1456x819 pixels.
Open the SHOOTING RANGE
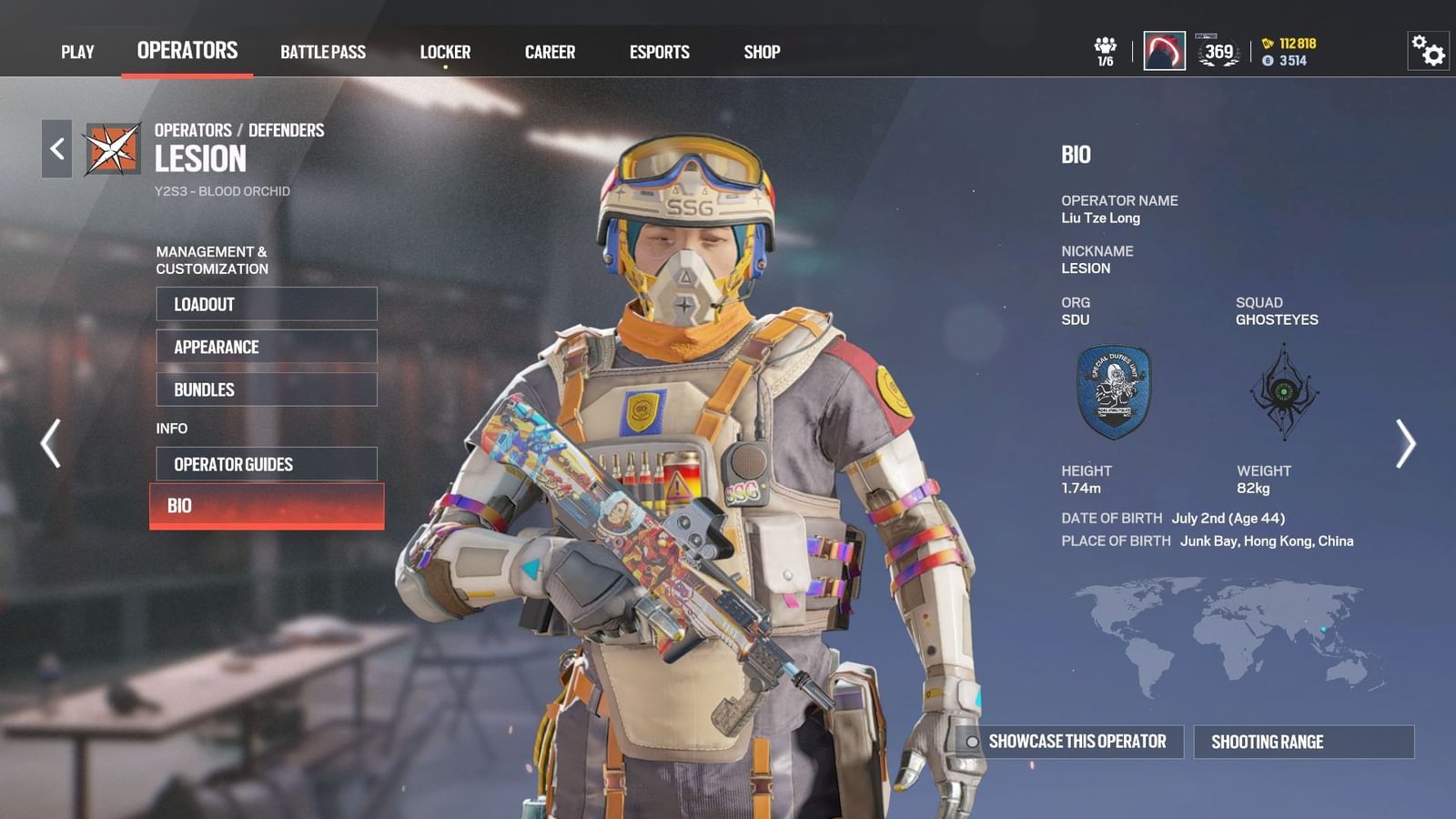click(x=1304, y=742)
